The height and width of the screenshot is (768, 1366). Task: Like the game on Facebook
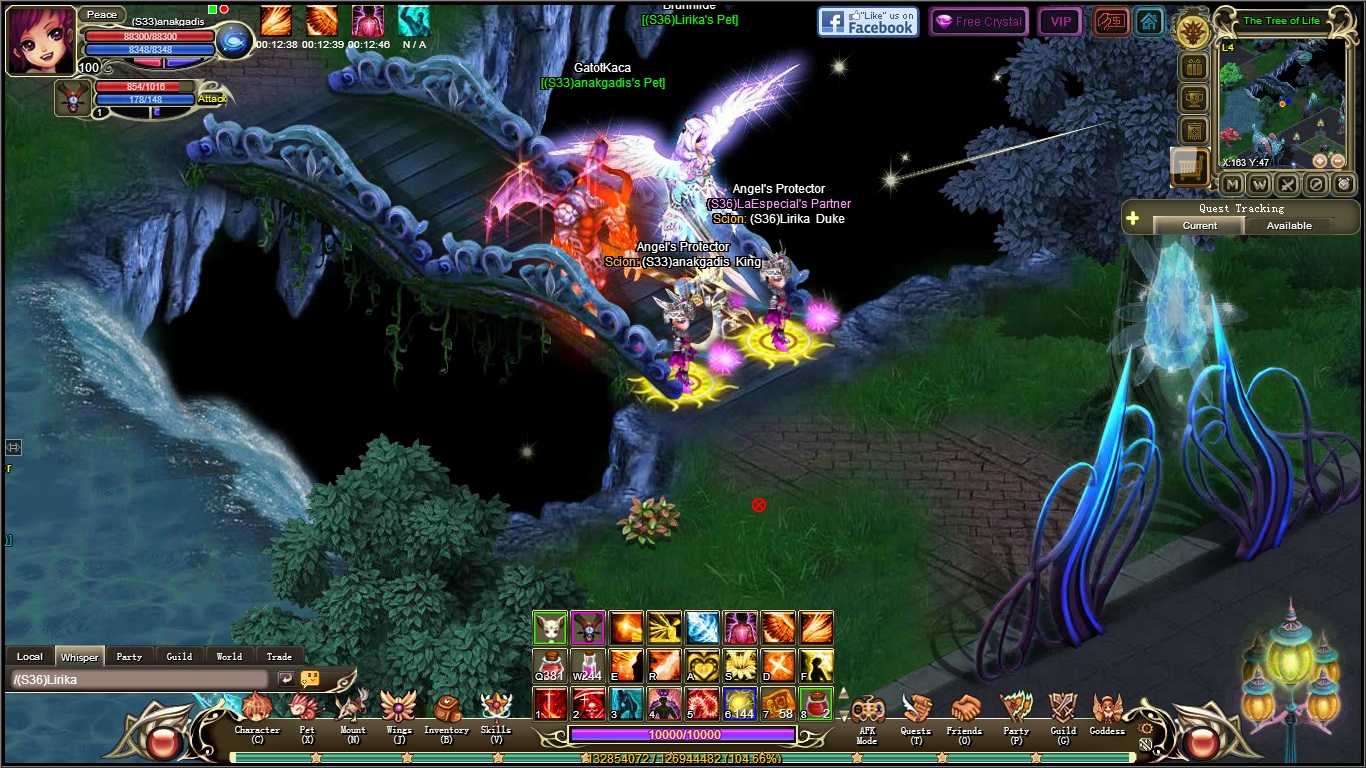tap(868, 22)
